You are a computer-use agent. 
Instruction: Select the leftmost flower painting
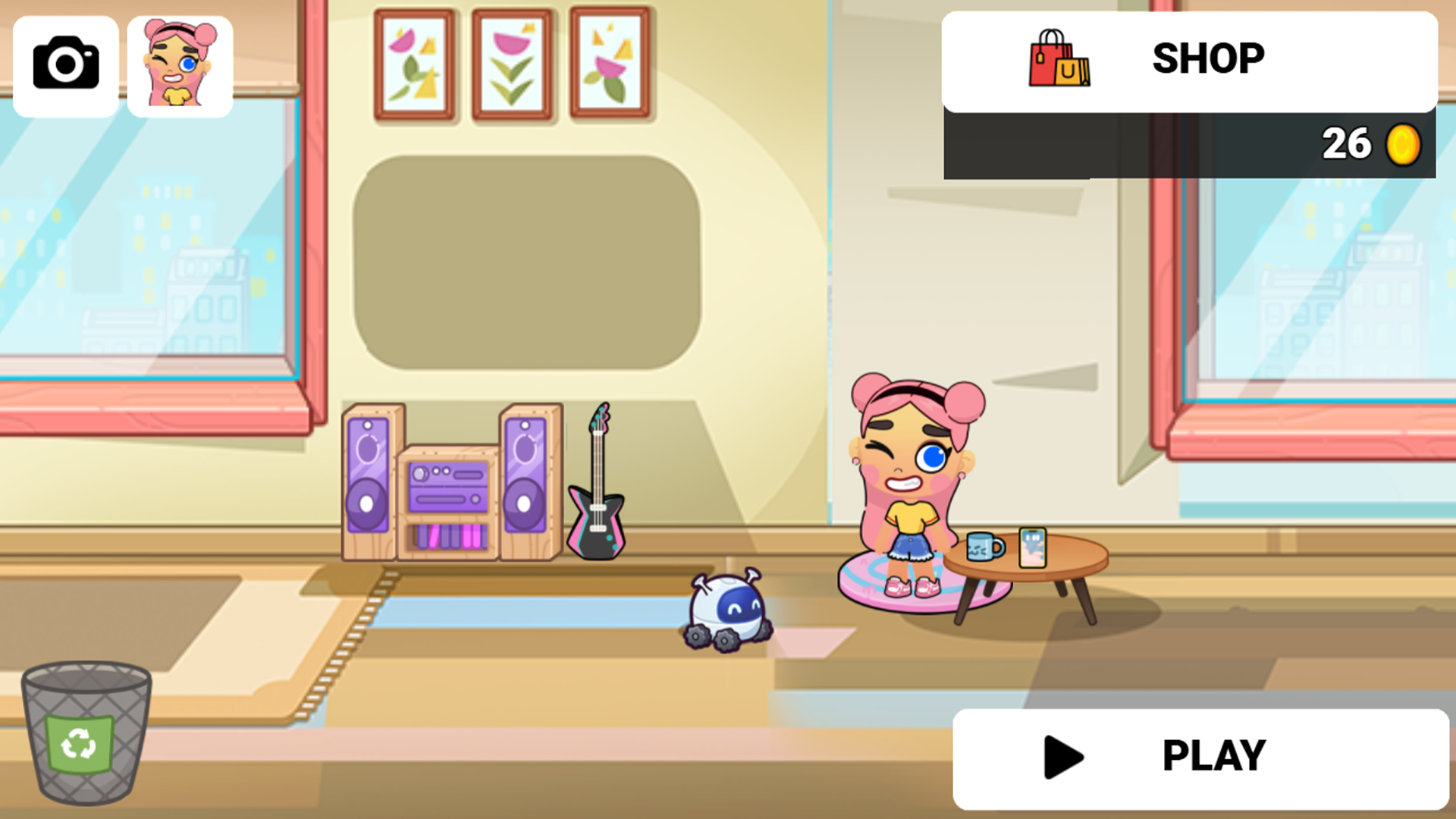click(414, 62)
